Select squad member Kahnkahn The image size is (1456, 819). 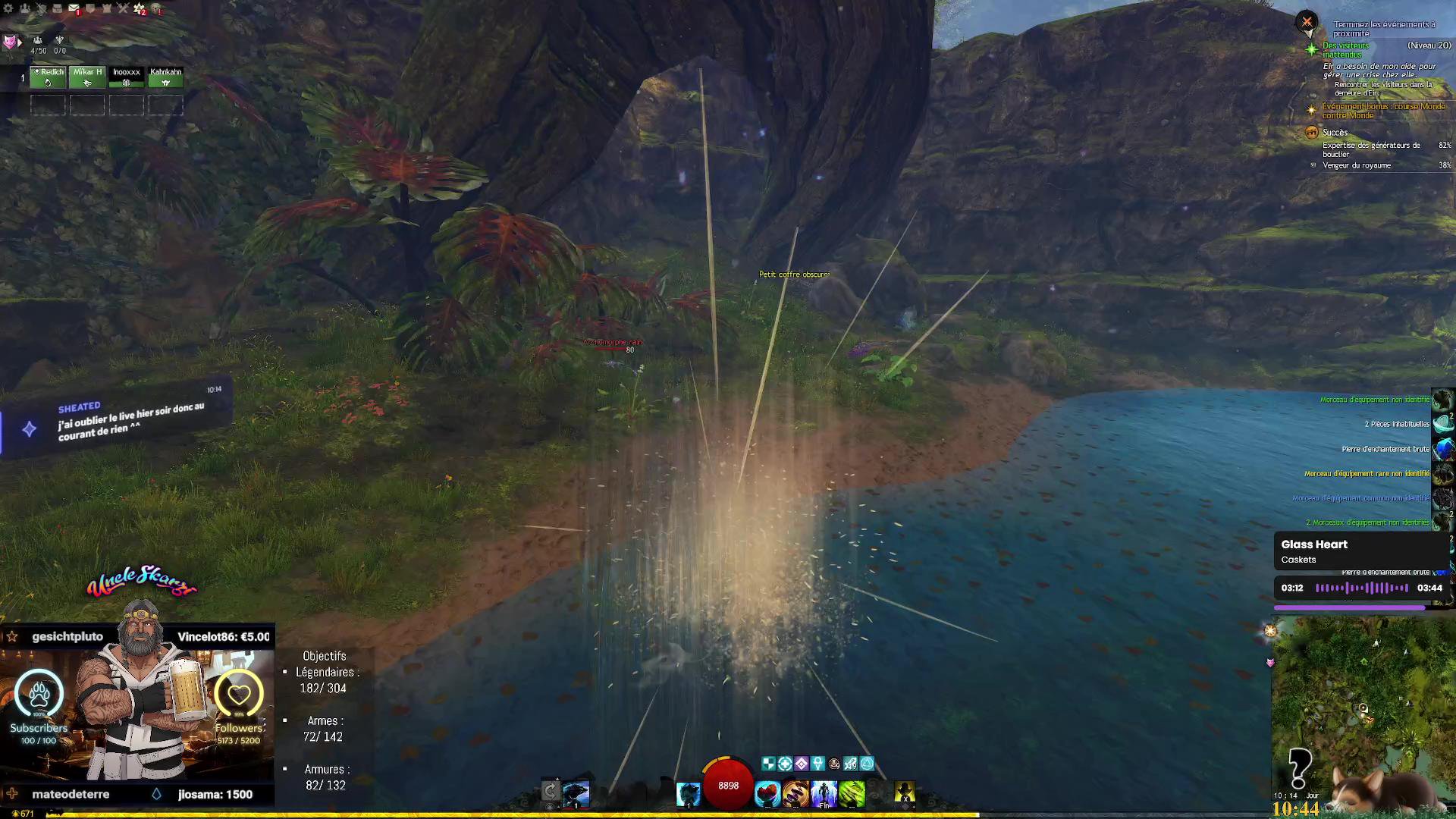(x=165, y=77)
